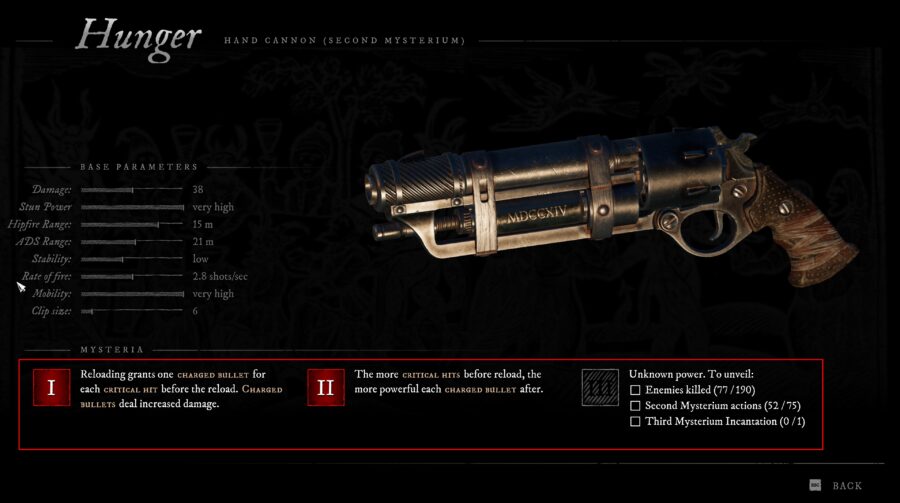Select the Mysterium II icon
The width and height of the screenshot is (900, 503).
(326, 388)
